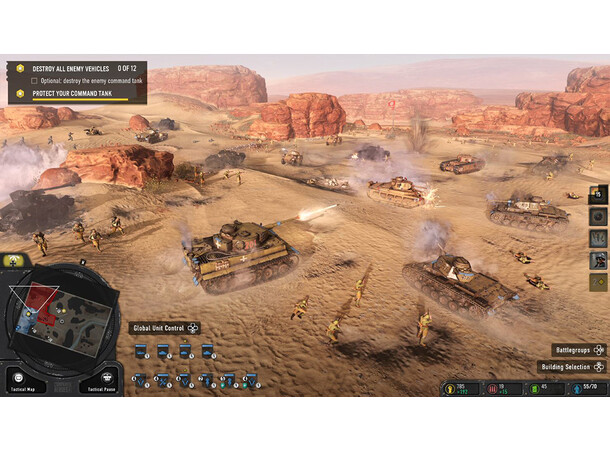The width and height of the screenshot is (610, 450).
Task: Click the optional enemy command tank objective
Action: click(88, 80)
